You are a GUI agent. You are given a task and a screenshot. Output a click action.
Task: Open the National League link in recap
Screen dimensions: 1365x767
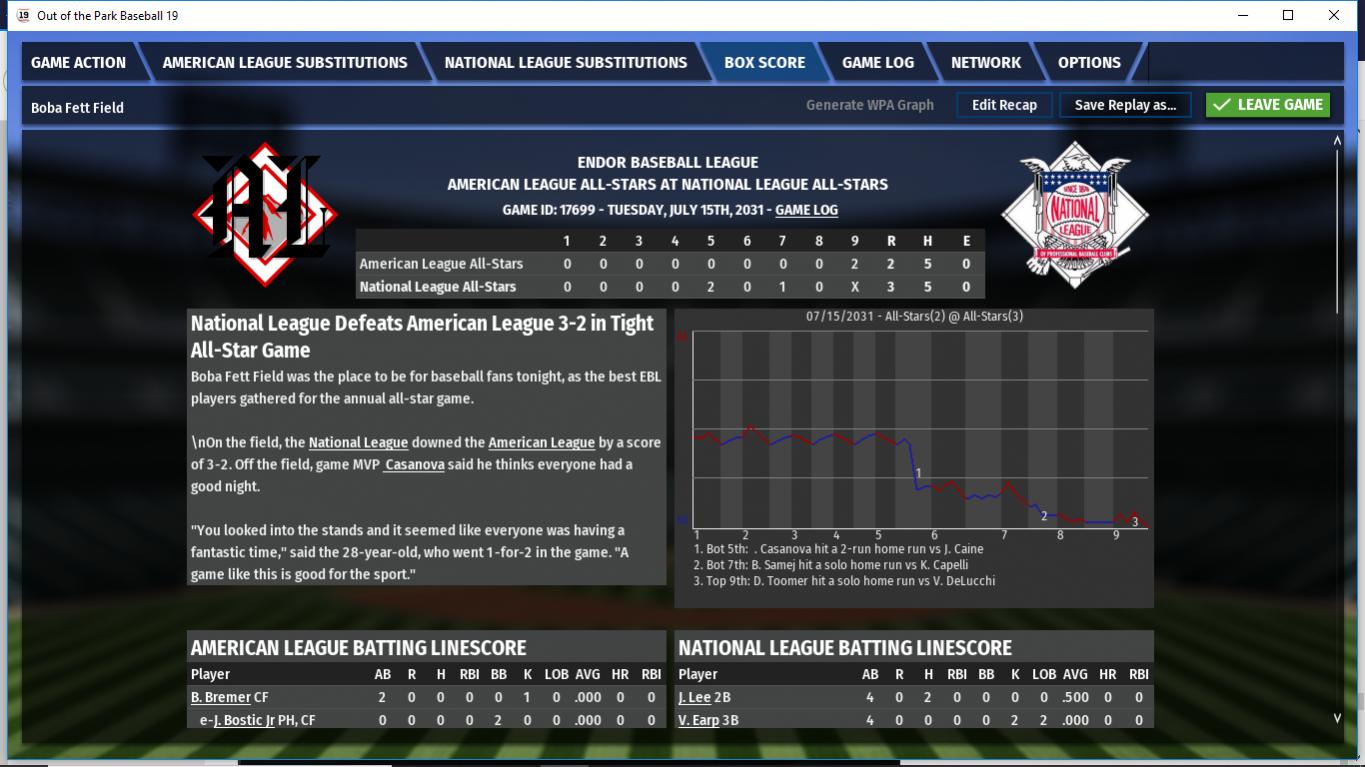point(358,442)
